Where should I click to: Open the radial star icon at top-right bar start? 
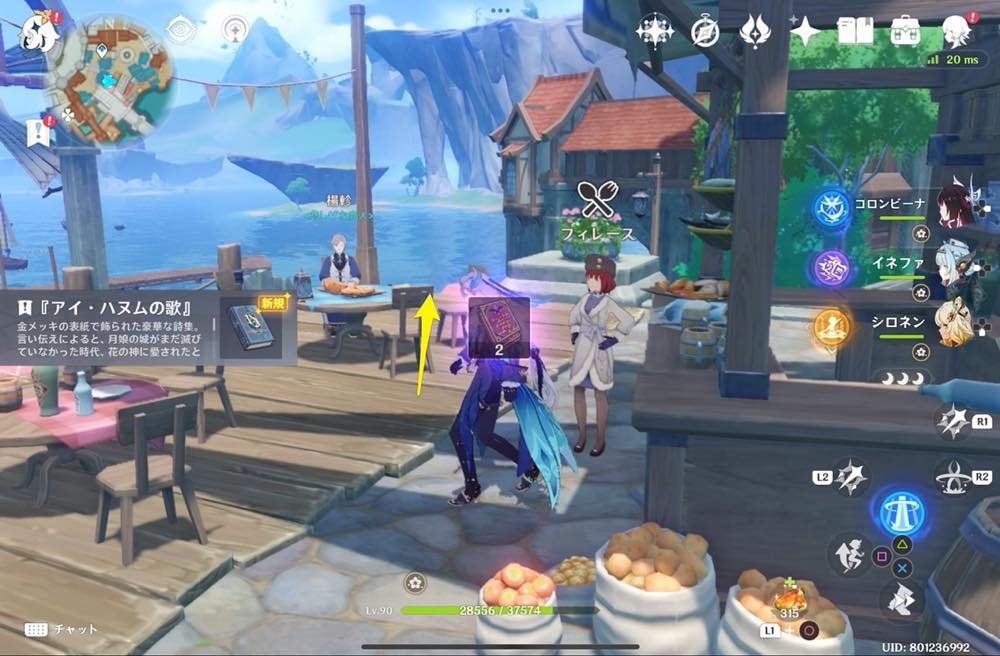click(x=655, y=32)
